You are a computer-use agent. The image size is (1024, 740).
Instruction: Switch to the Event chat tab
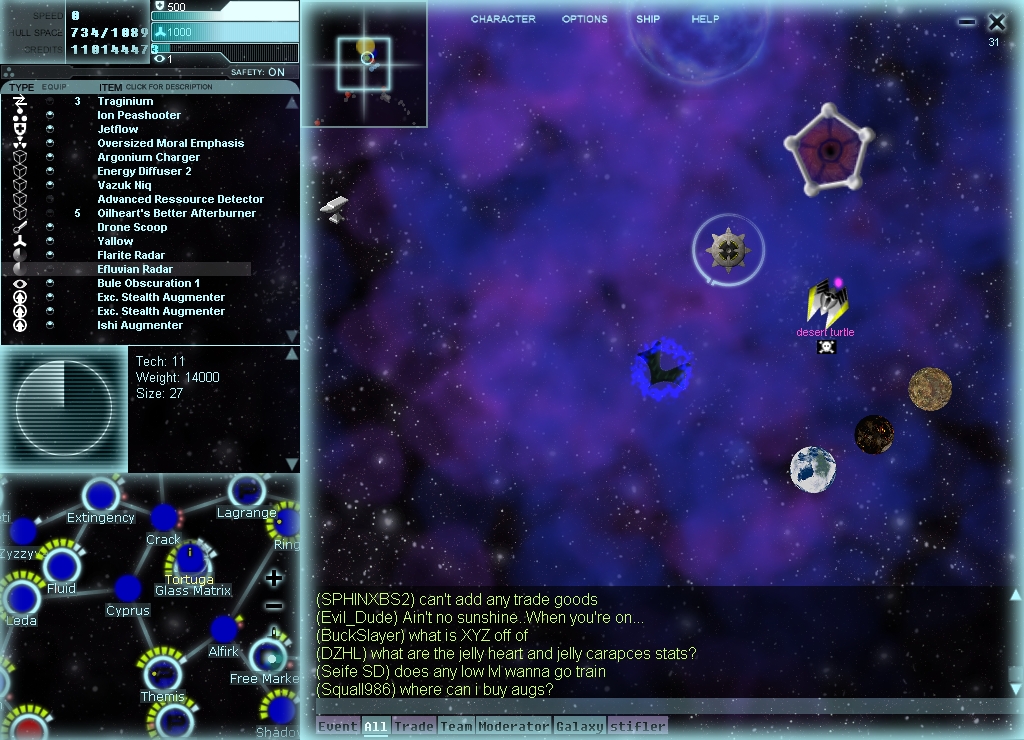(338, 727)
